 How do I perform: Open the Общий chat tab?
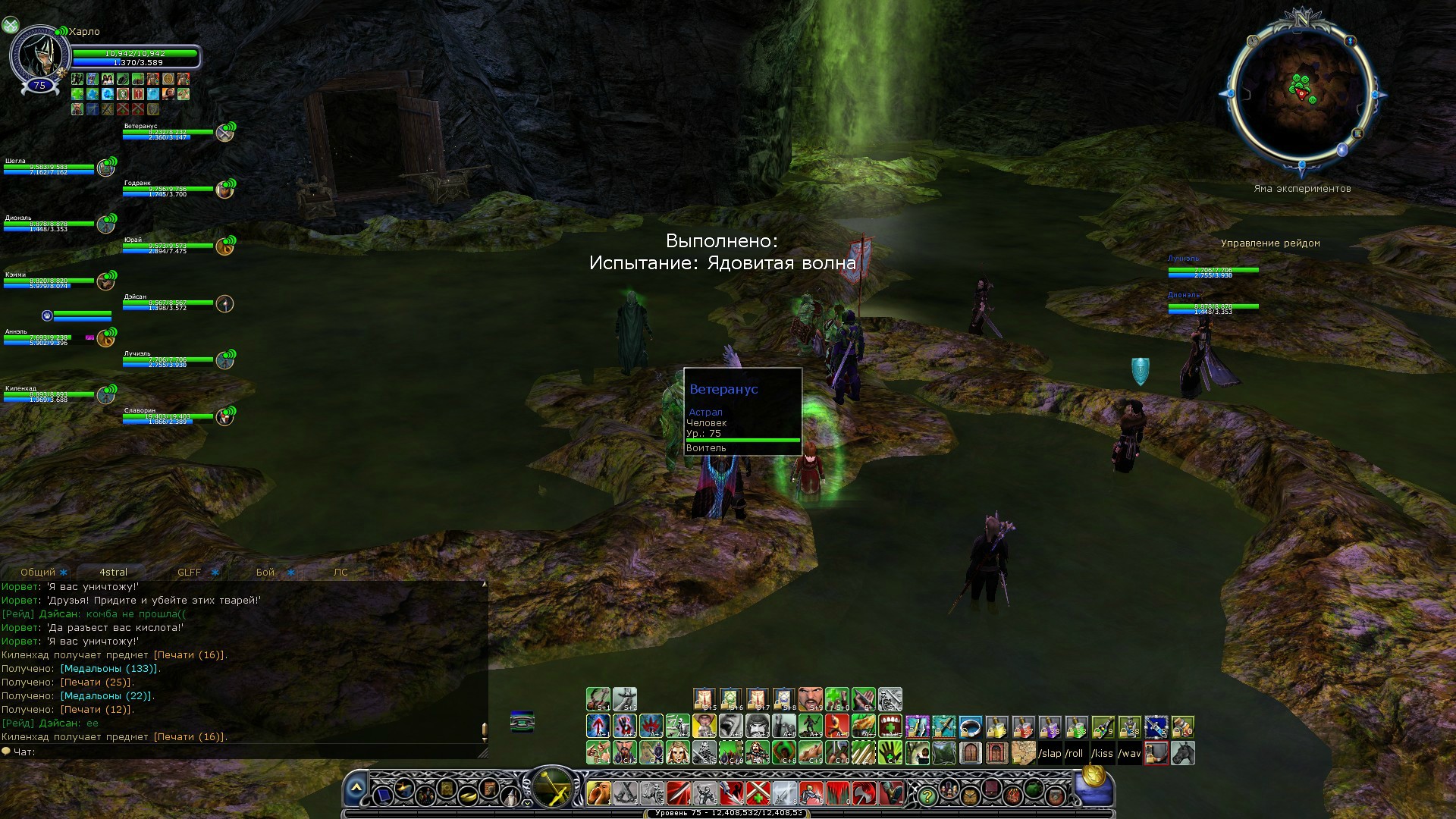click(x=38, y=573)
